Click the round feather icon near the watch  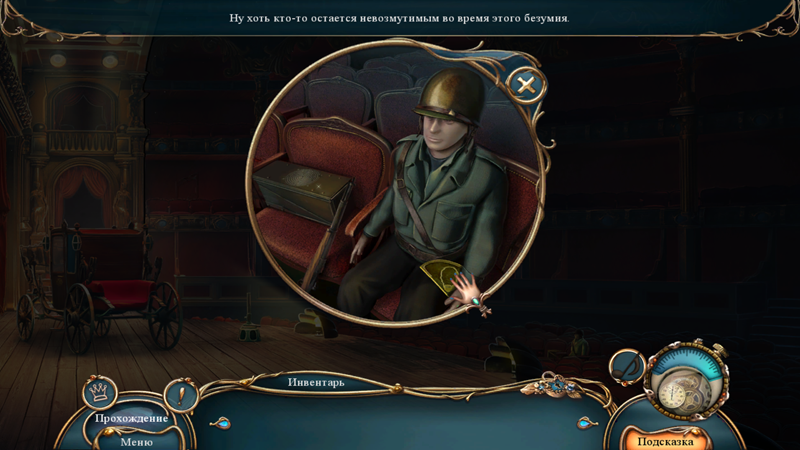coord(627,367)
